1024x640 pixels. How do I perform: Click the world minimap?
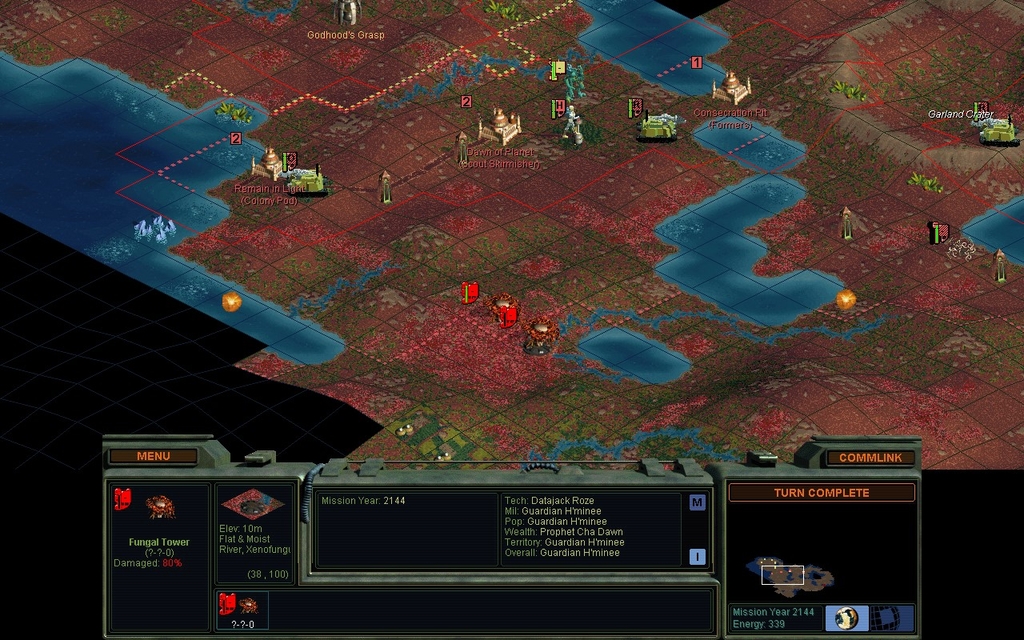pyautogui.click(x=789, y=573)
